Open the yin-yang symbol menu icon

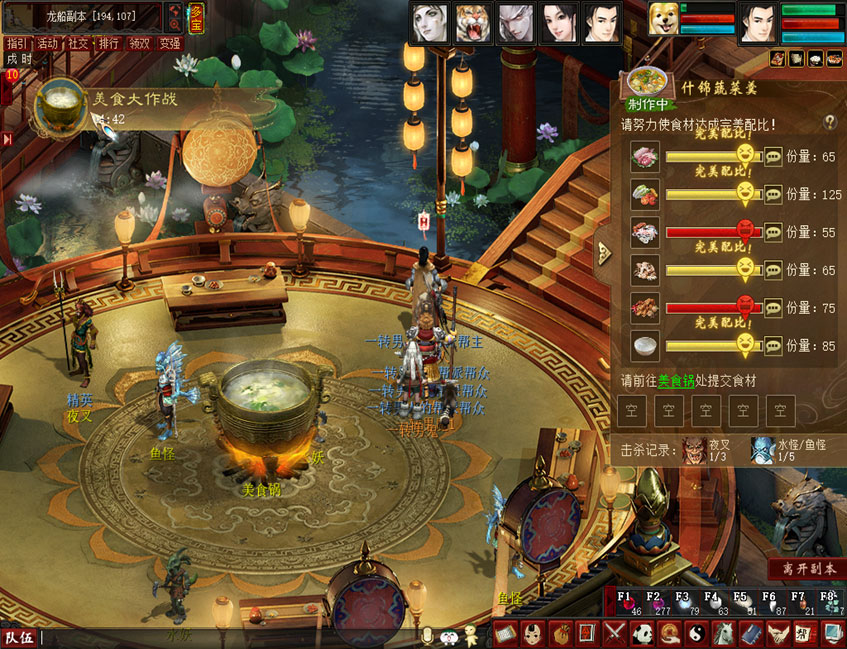(695, 633)
